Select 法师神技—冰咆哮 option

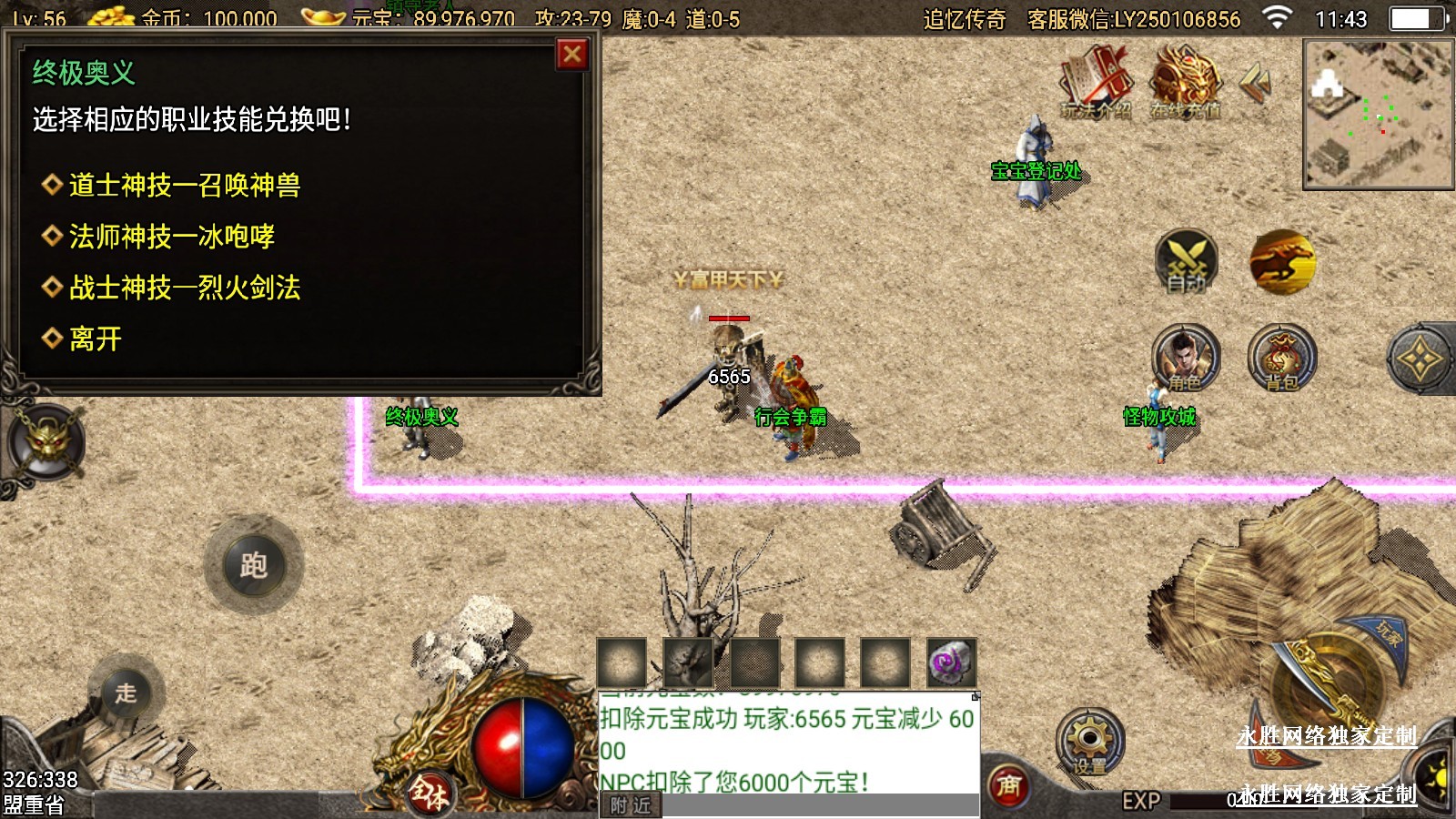click(171, 237)
